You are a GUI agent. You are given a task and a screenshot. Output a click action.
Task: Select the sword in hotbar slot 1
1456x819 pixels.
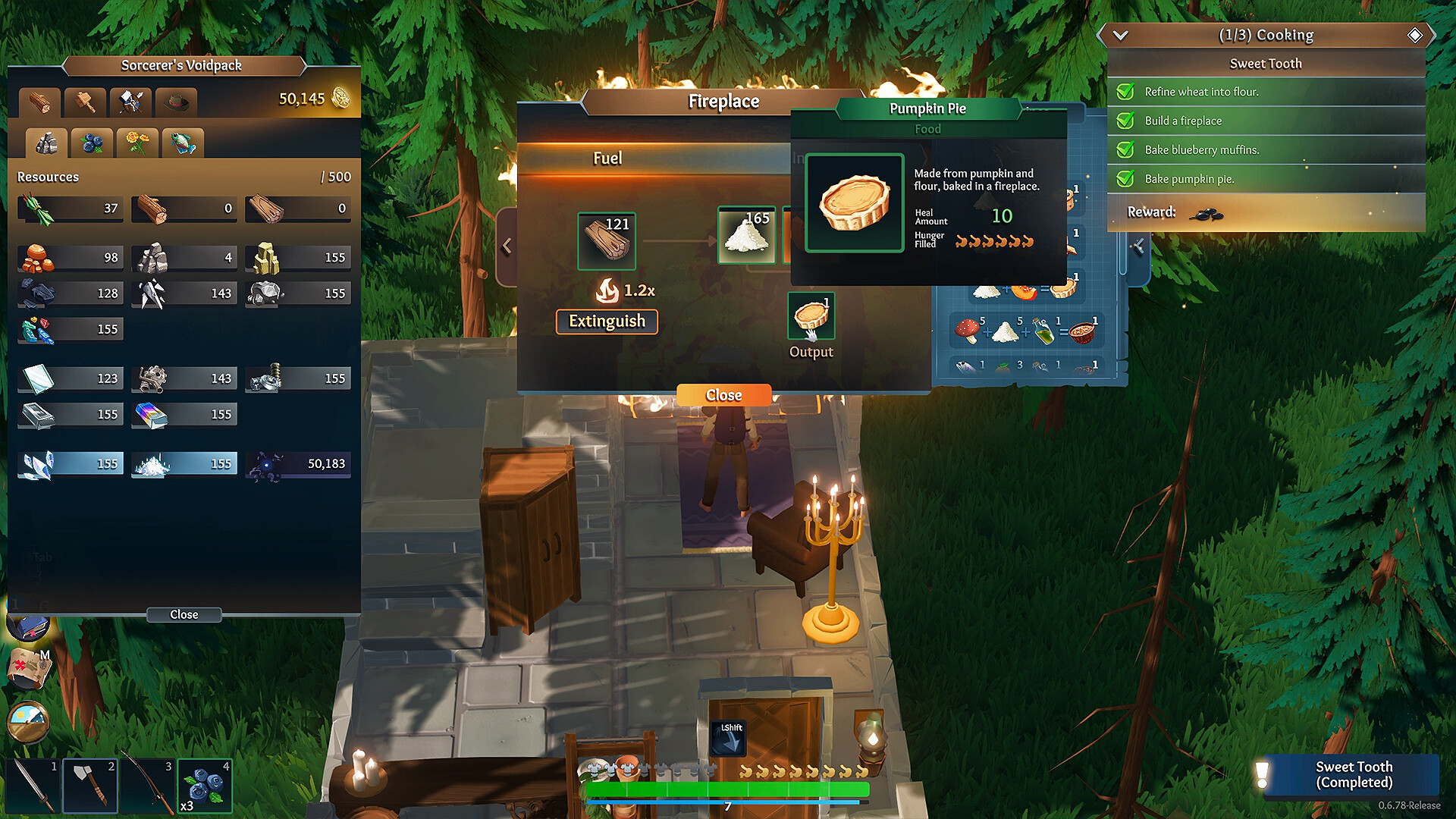tap(32, 786)
